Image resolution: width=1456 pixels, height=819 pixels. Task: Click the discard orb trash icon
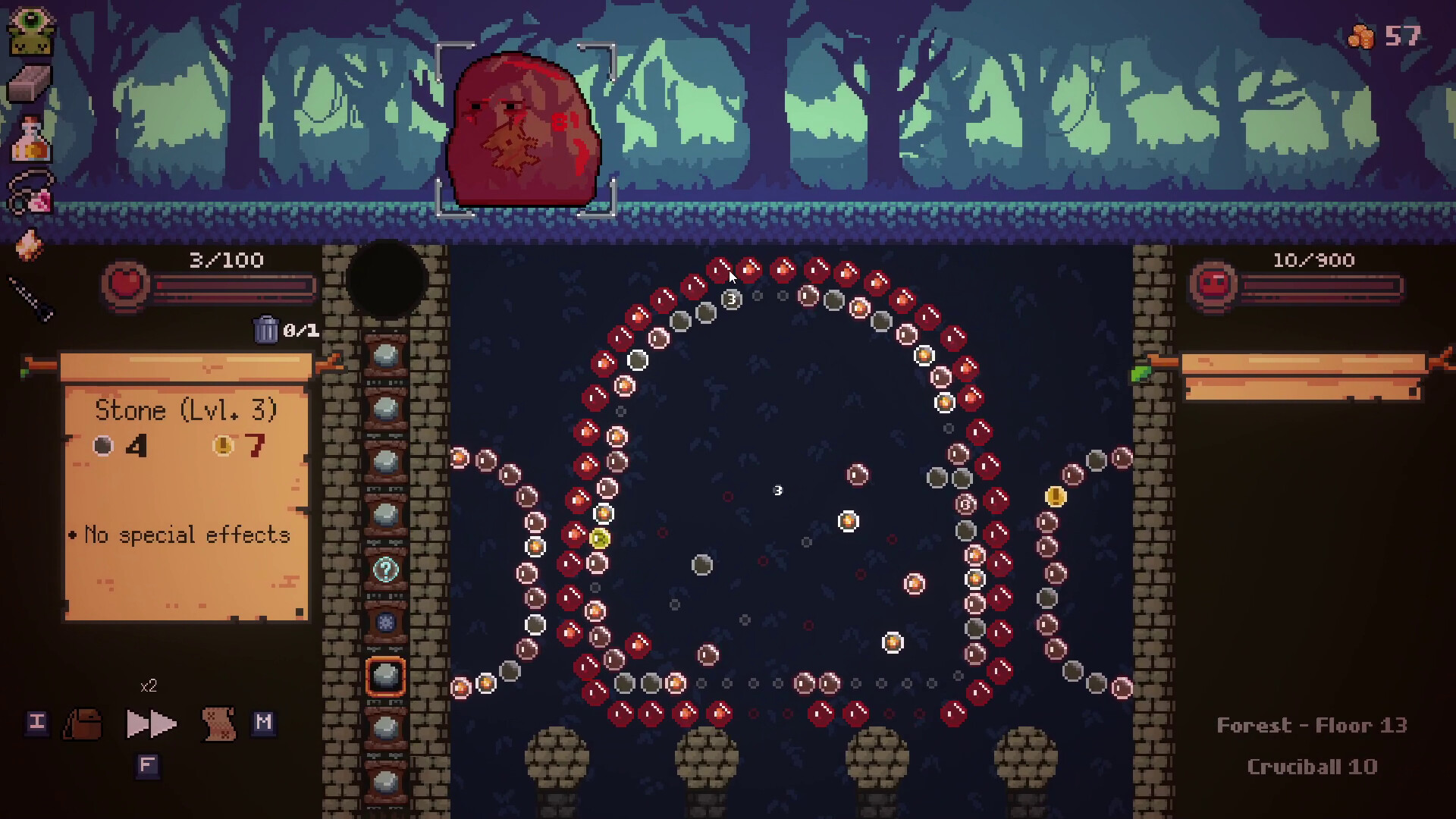click(x=267, y=330)
